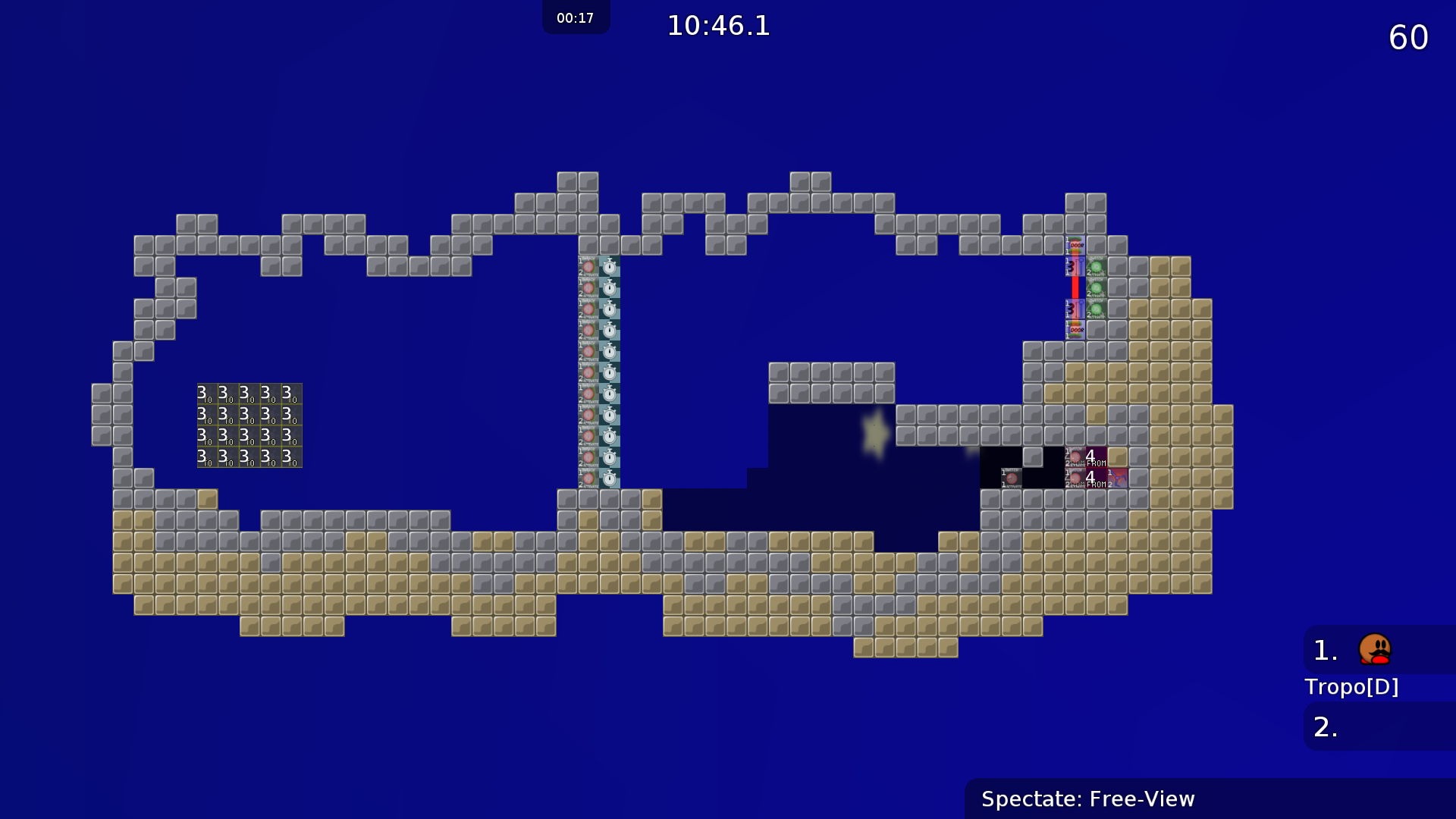Click the dynamite switch tile next to '4 FROM'
This screenshot has height=819, width=1456.
pyautogui.click(x=1075, y=457)
